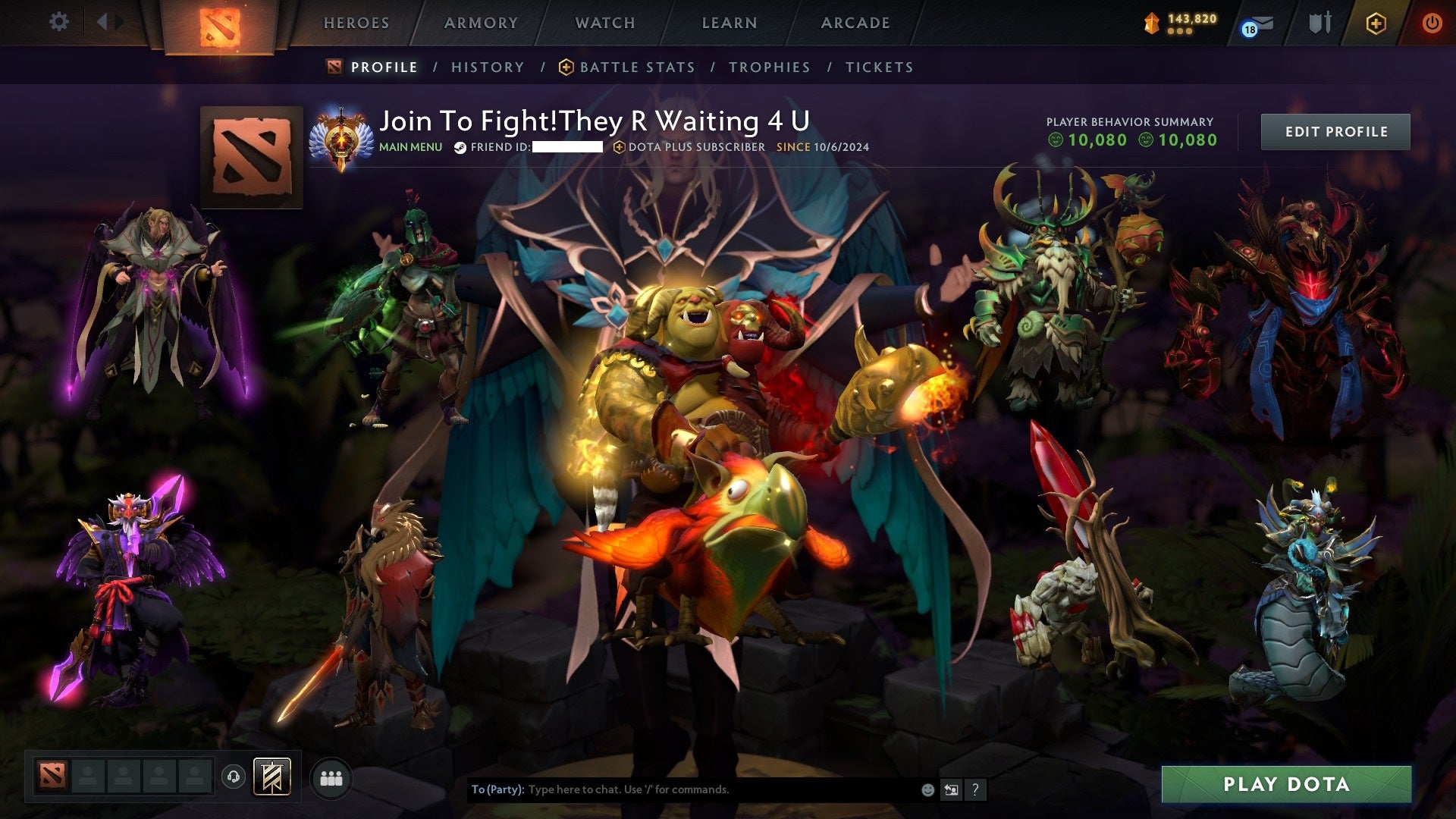
Task: Switch to the HISTORY tab
Action: (x=487, y=67)
